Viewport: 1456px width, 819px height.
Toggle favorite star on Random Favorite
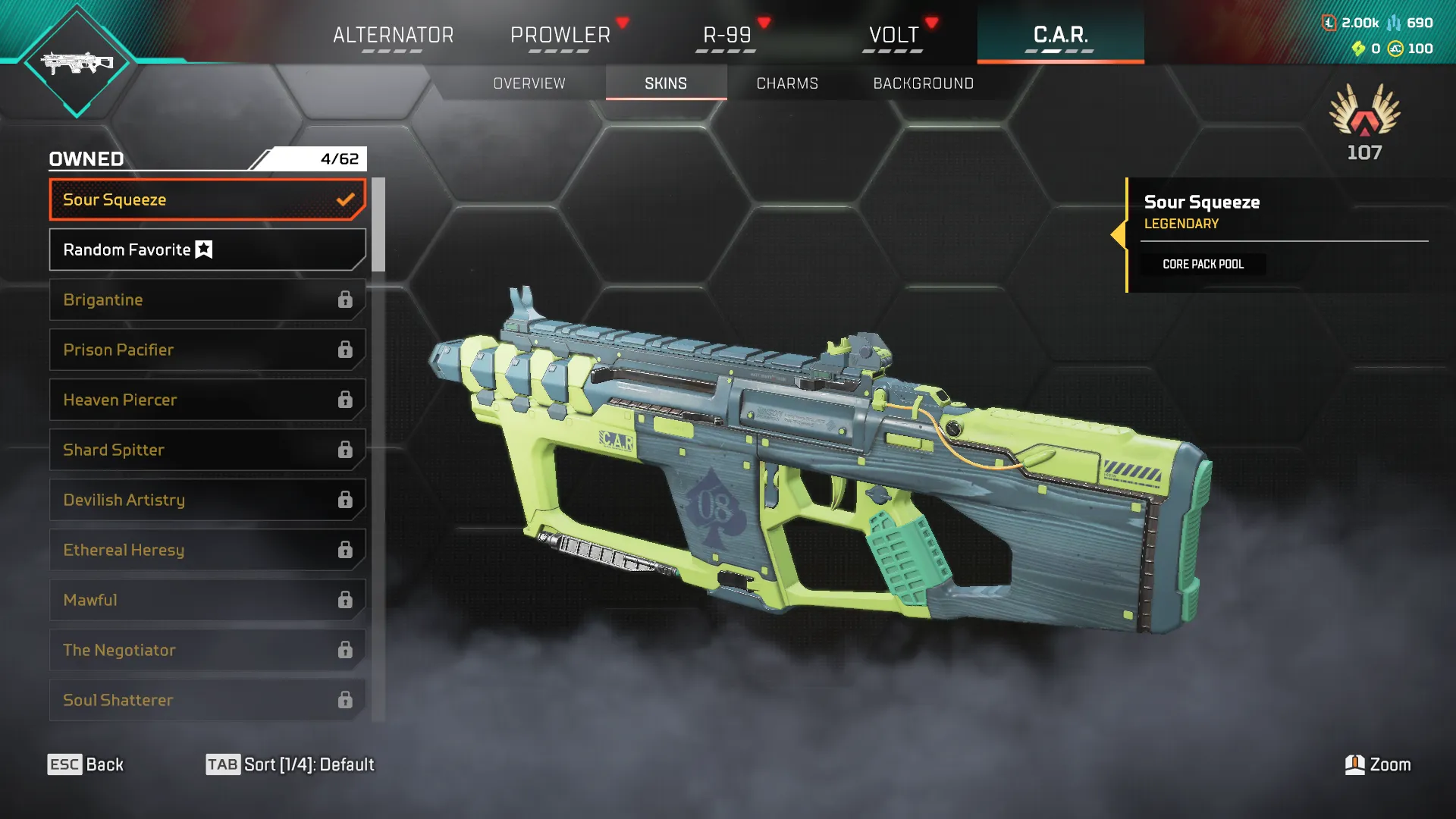(203, 249)
